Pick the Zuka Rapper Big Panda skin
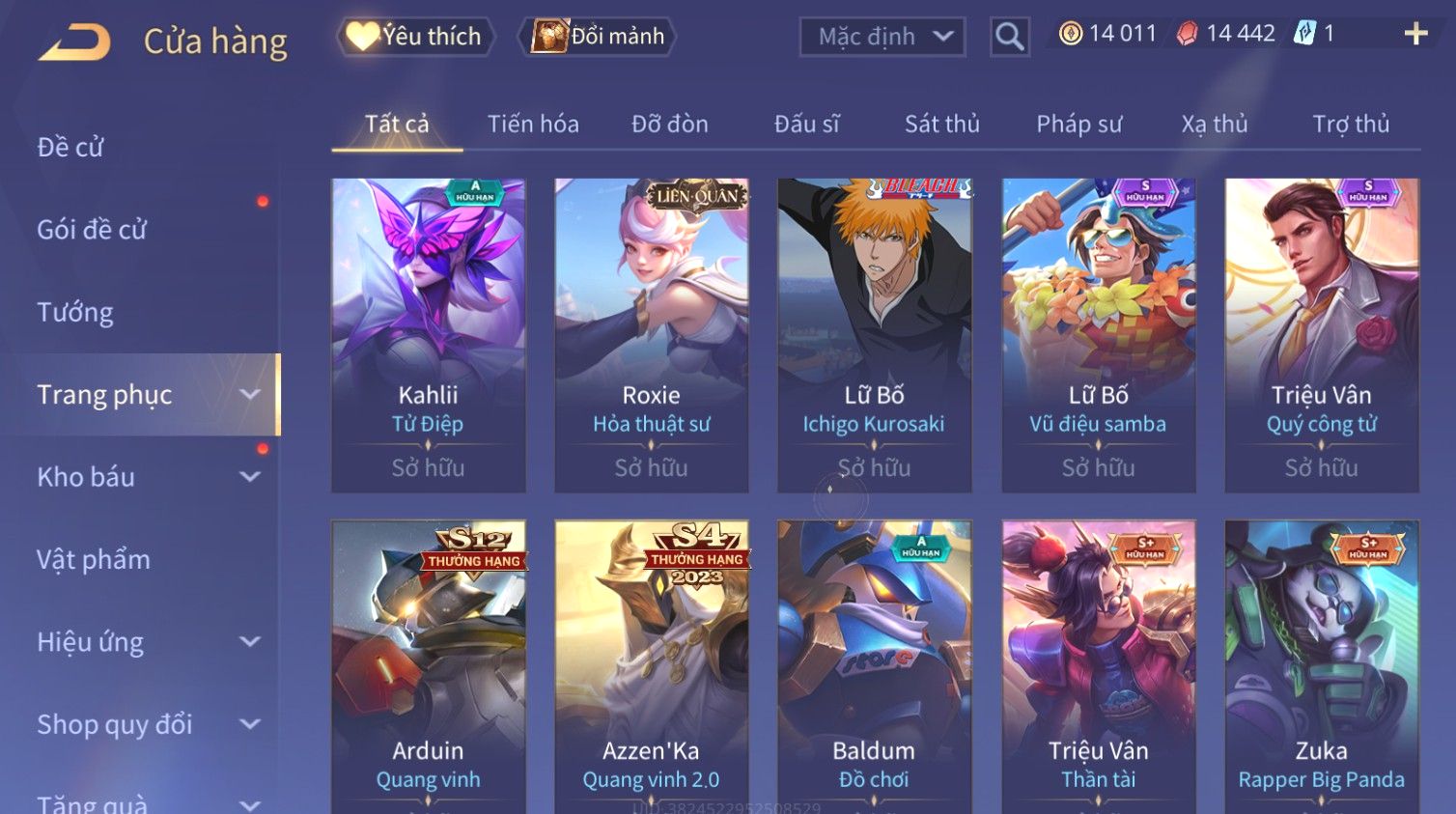This screenshot has height=814, width=1456. point(1321,666)
